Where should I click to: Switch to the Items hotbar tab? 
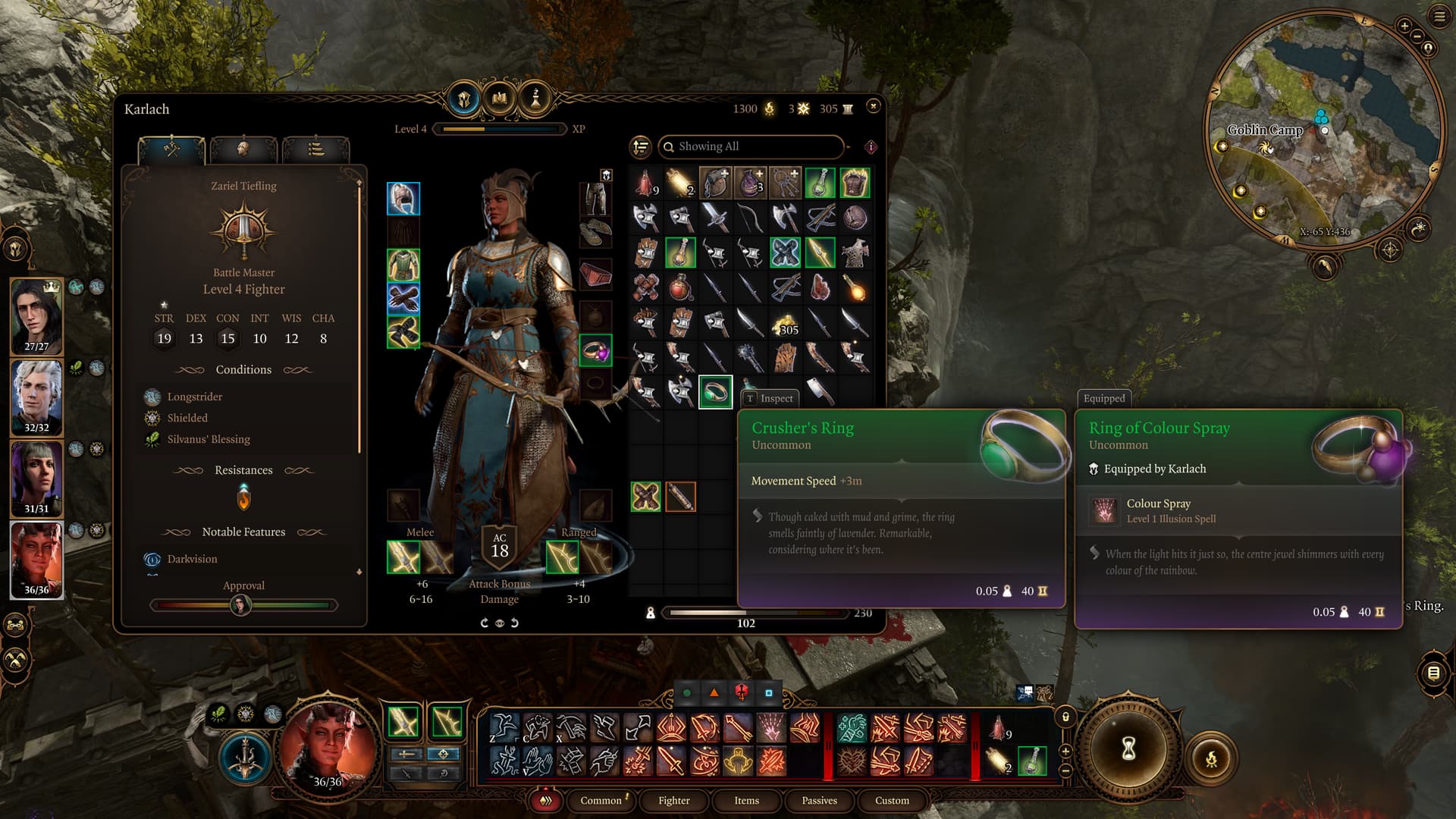click(x=746, y=800)
